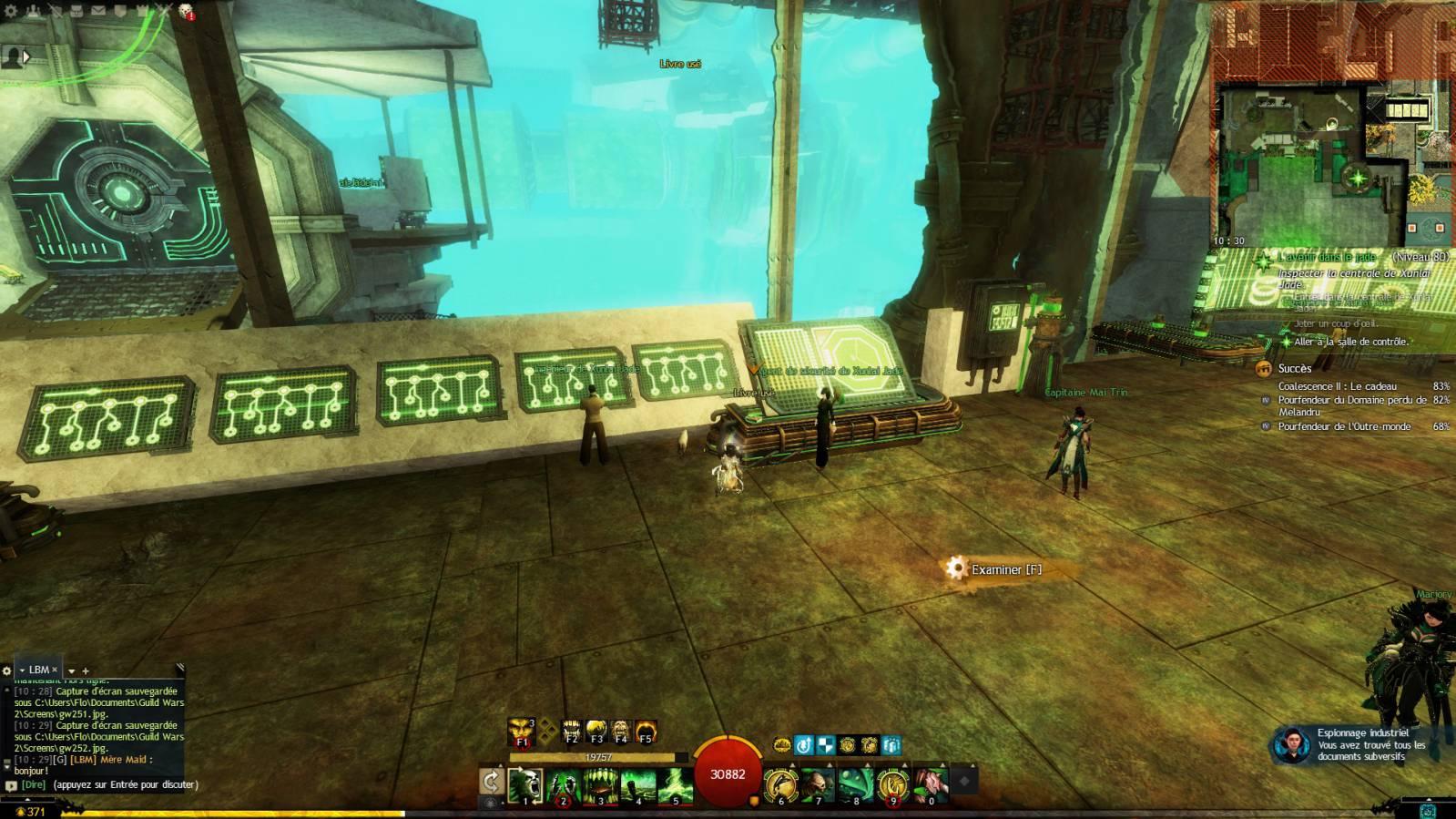
Task: Add a new chat tab
Action: [86, 671]
